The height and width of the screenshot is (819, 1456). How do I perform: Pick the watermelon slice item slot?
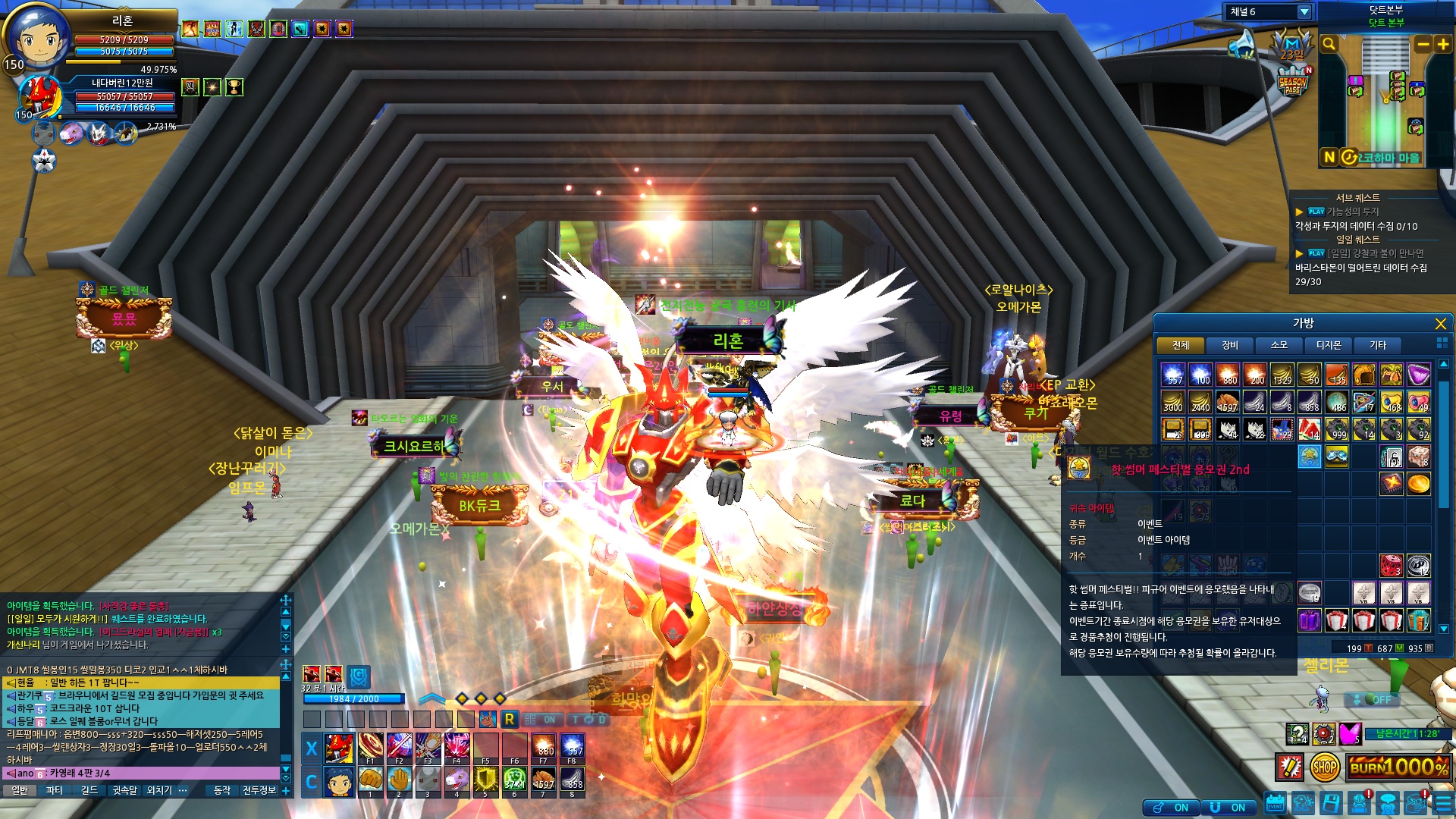click(1309, 429)
